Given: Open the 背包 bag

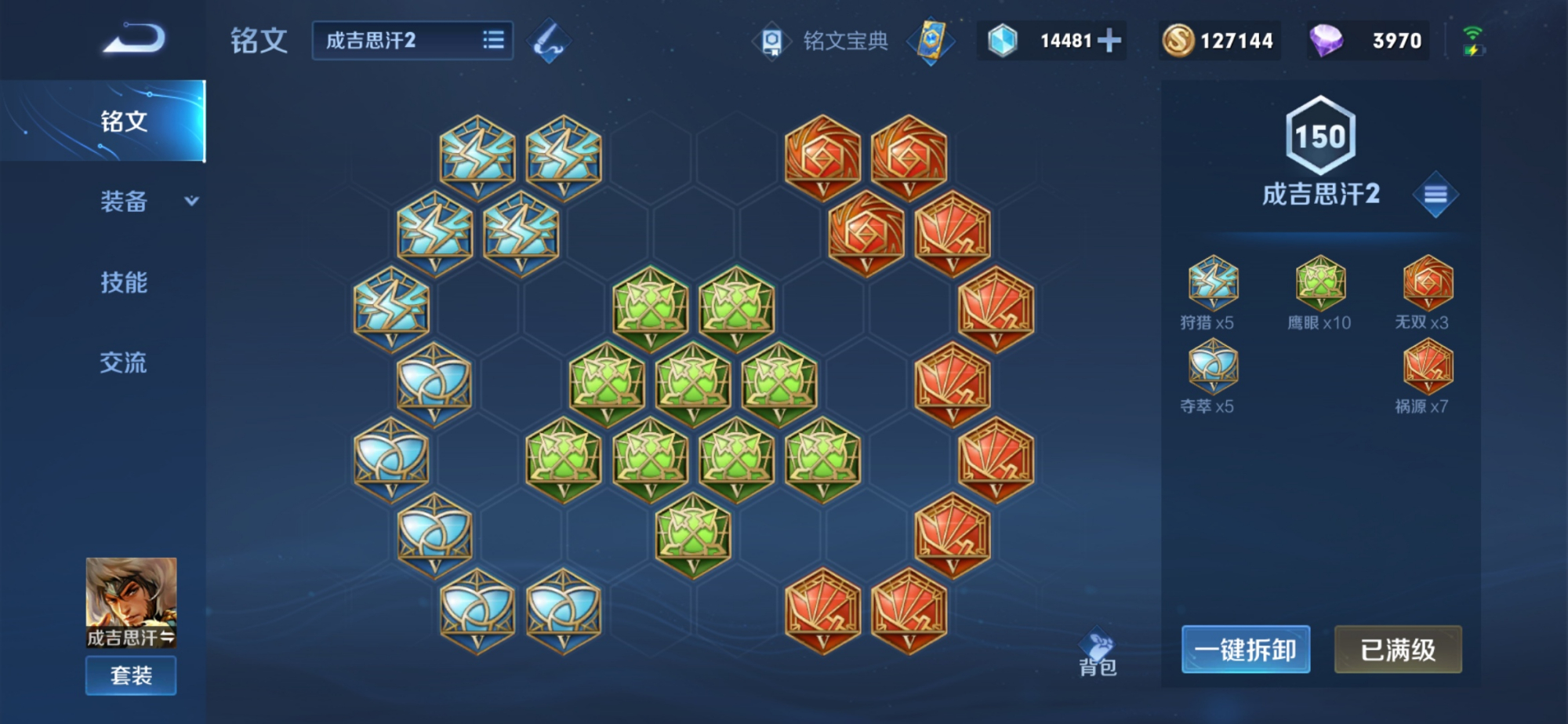Looking at the screenshot, I should (x=1098, y=653).
